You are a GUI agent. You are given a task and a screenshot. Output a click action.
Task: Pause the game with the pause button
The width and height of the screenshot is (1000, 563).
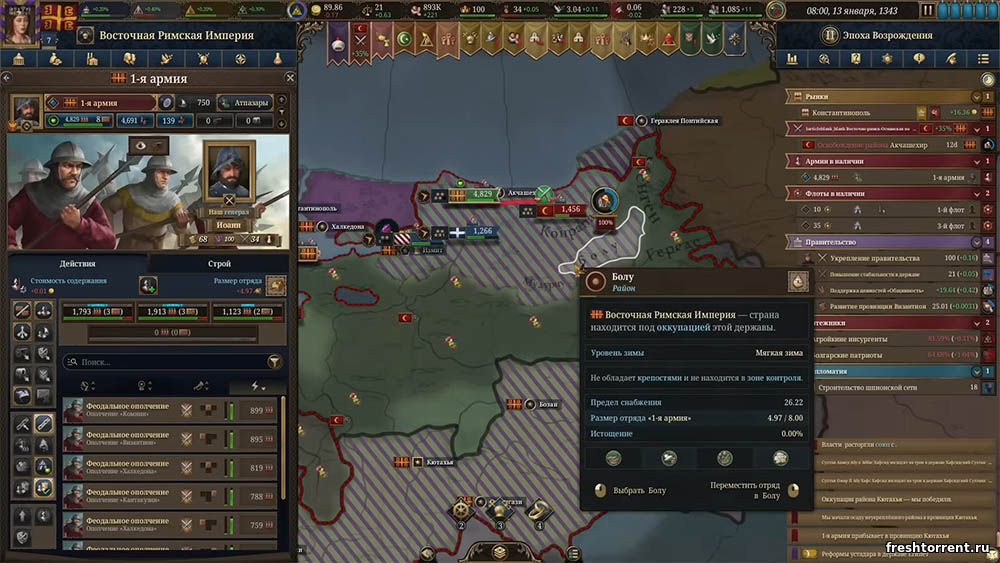(x=927, y=10)
